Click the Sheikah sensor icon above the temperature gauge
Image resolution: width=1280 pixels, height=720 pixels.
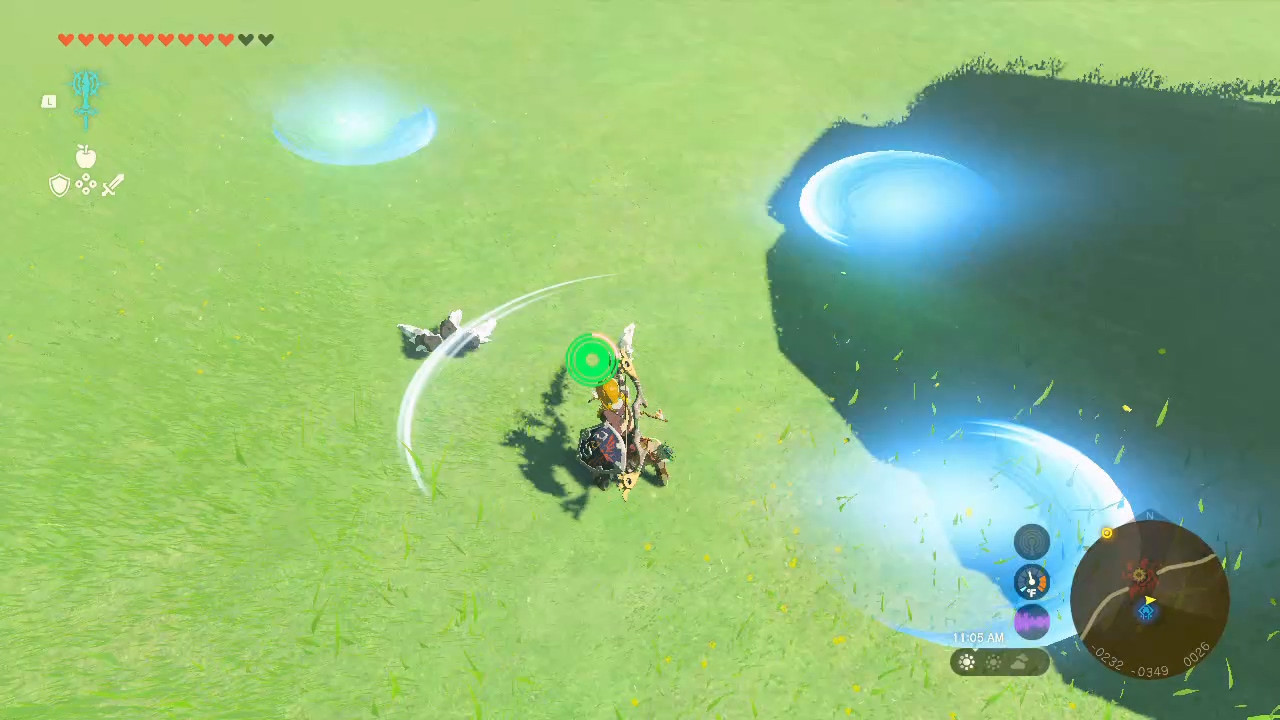coord(1033,542)
